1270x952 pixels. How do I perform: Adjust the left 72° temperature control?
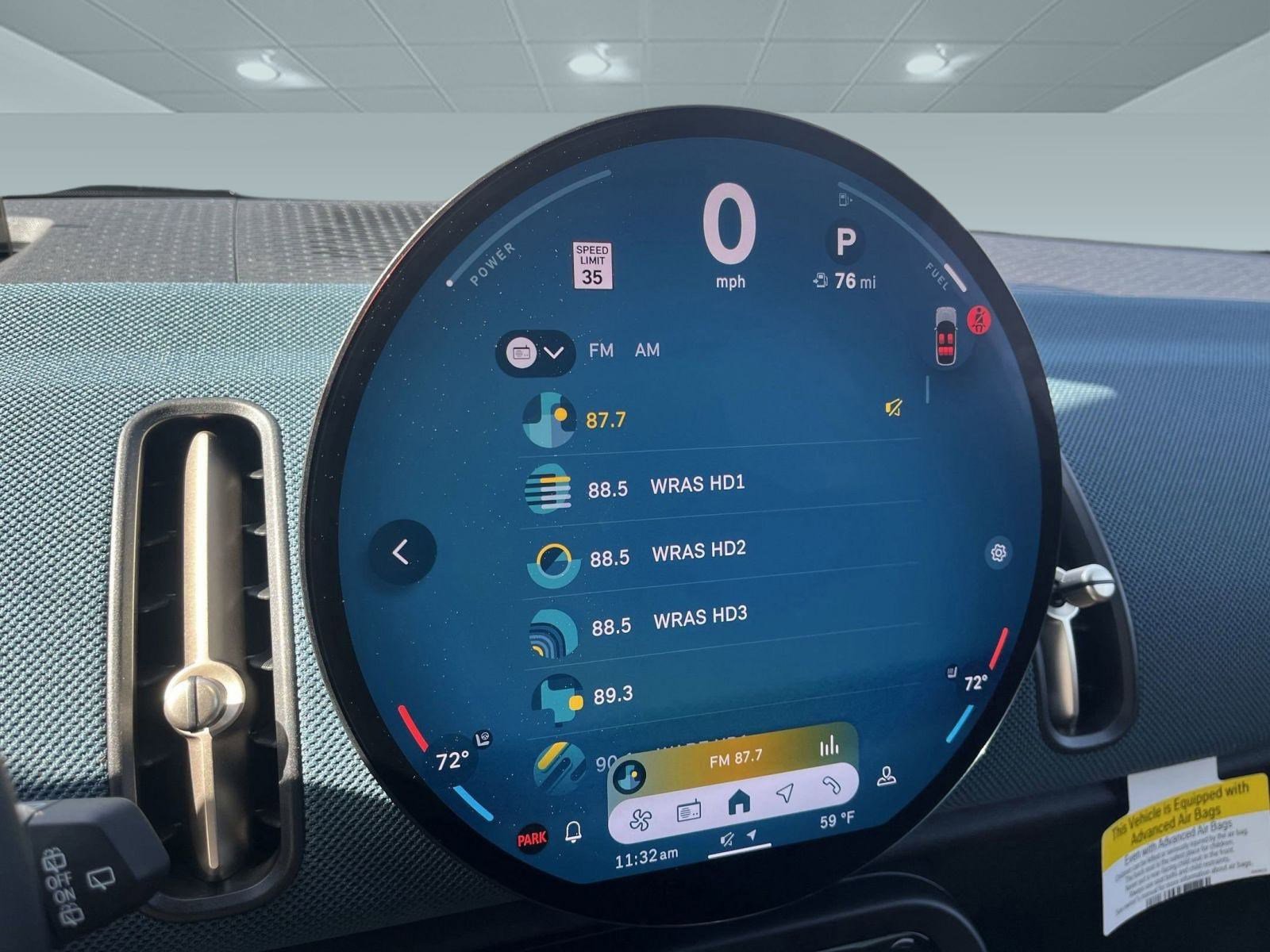tap(451, 762)
